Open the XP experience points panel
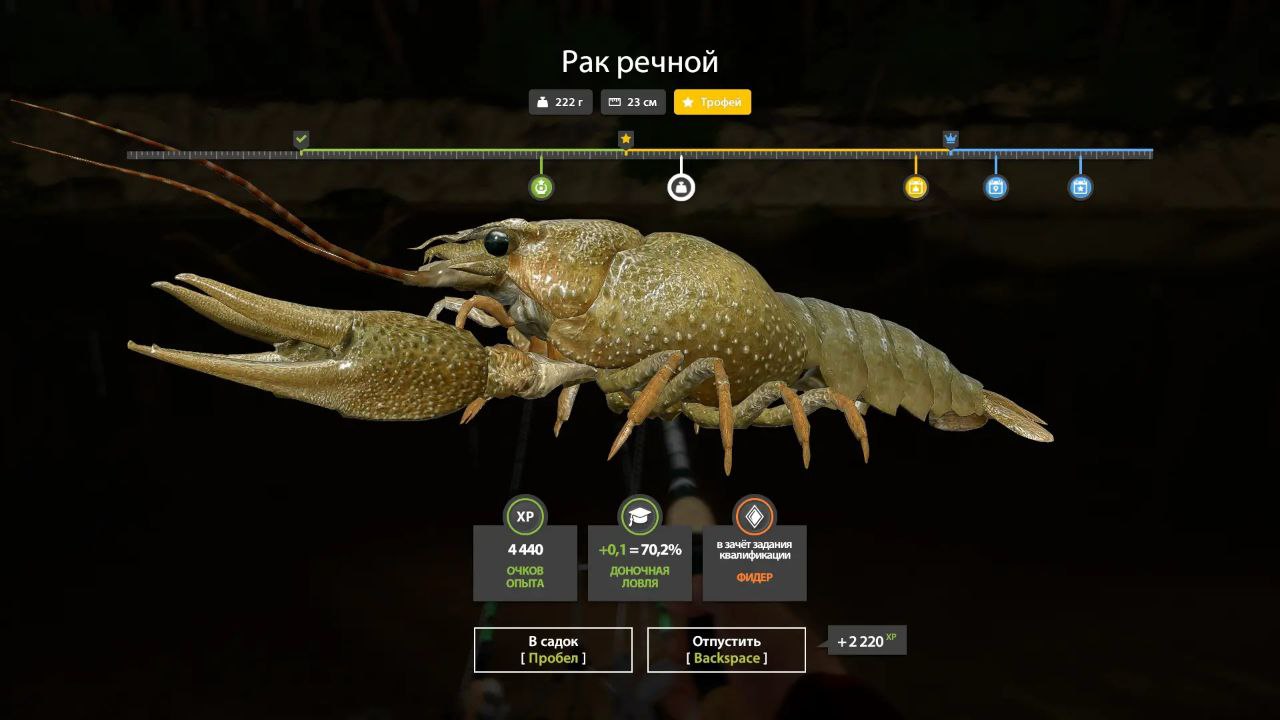 click(525, 560)
